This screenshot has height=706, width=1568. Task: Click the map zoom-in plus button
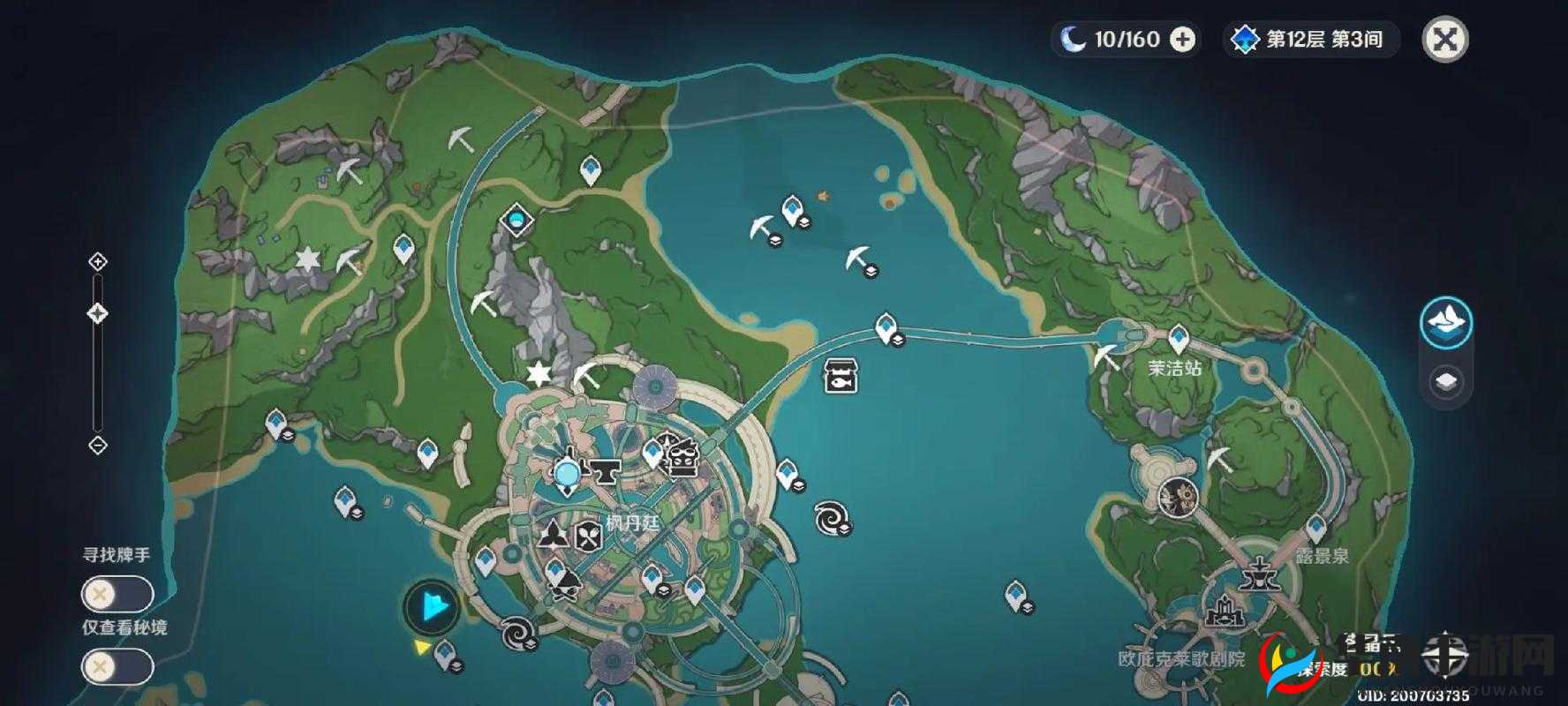[x=98, y=262]
